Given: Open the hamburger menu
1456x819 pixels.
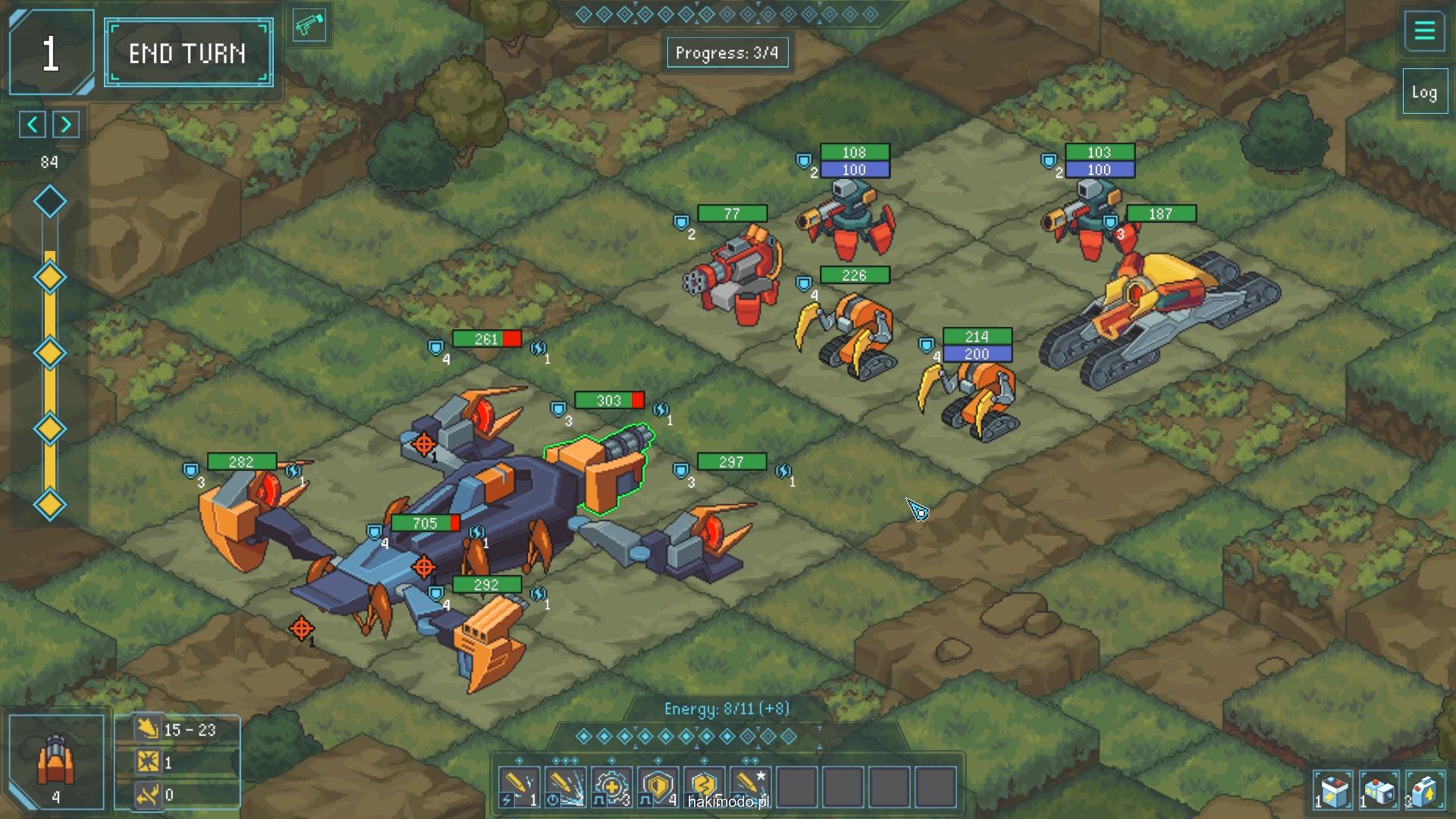Looking at the screenshot, I should 1424,31.
